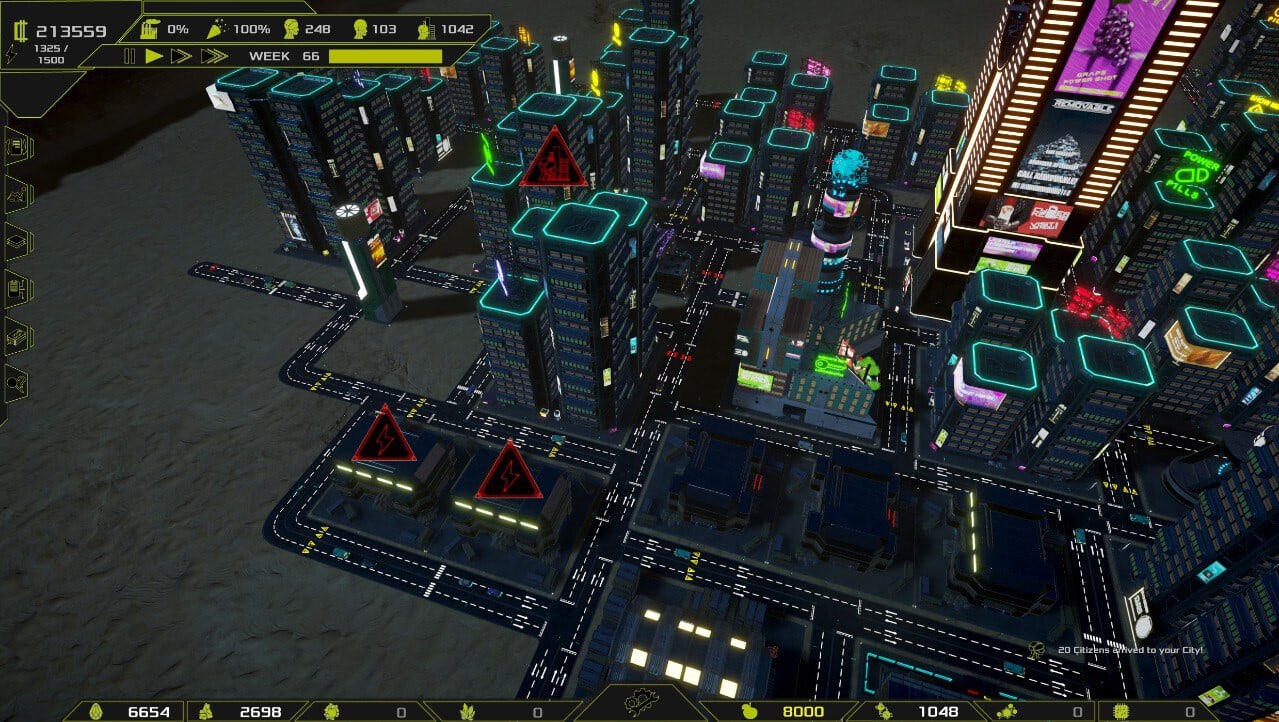Select the bottom magnifier sidebar icon

[x=18, y=383]
